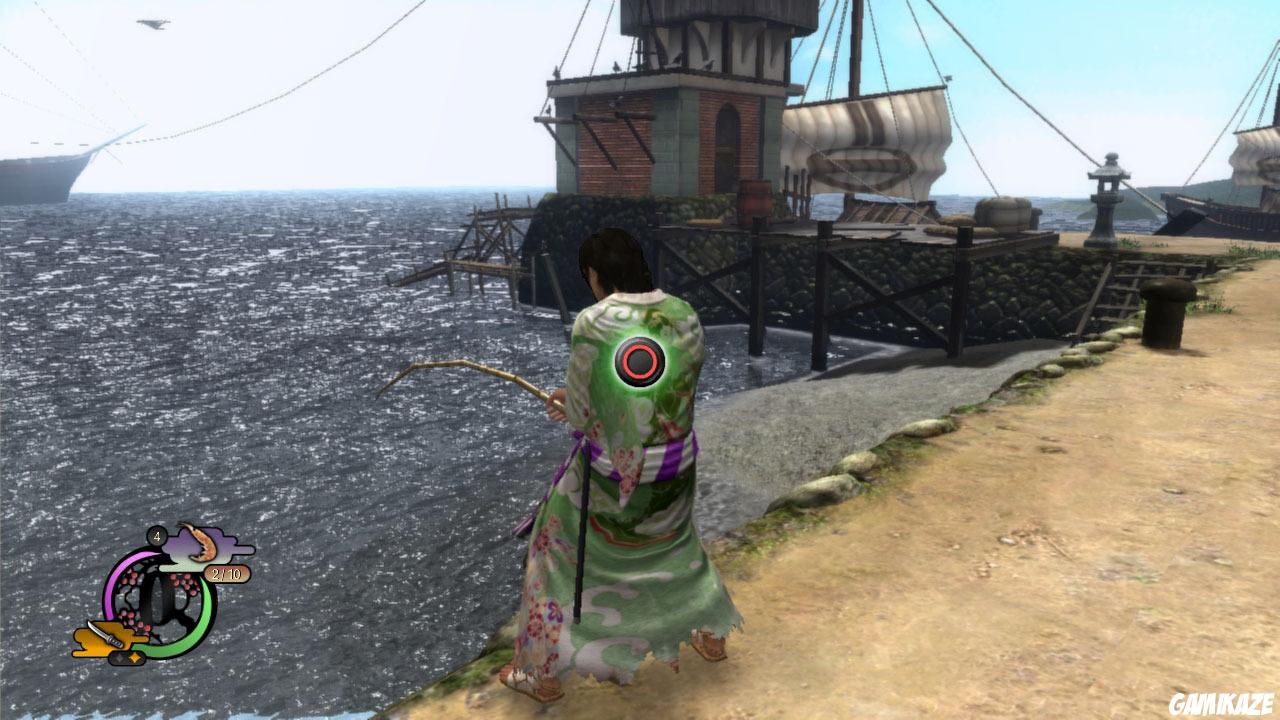Click the gray diamond indicator below the knife
This screenshot has height=720, width=1280.
[x=120, y=658]
